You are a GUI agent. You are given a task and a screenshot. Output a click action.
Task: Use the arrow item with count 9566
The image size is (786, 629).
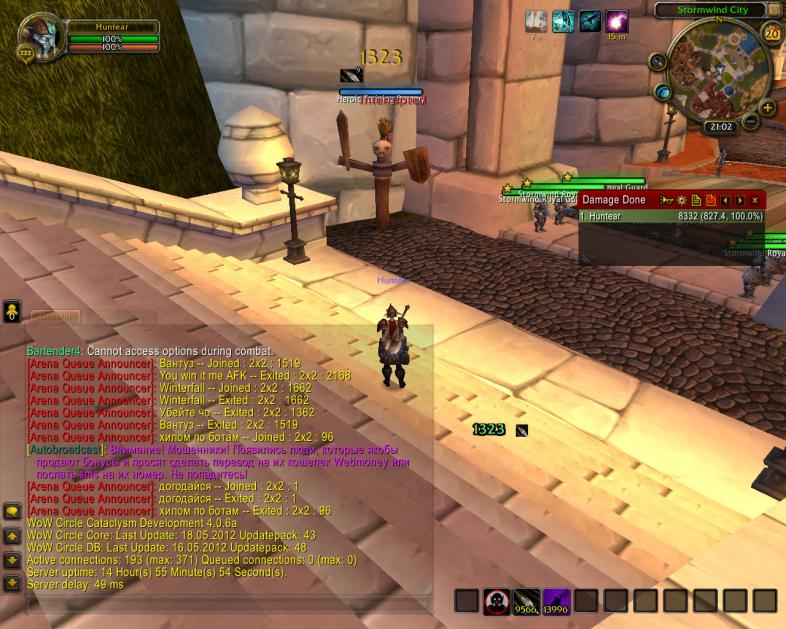pos(526,600)
